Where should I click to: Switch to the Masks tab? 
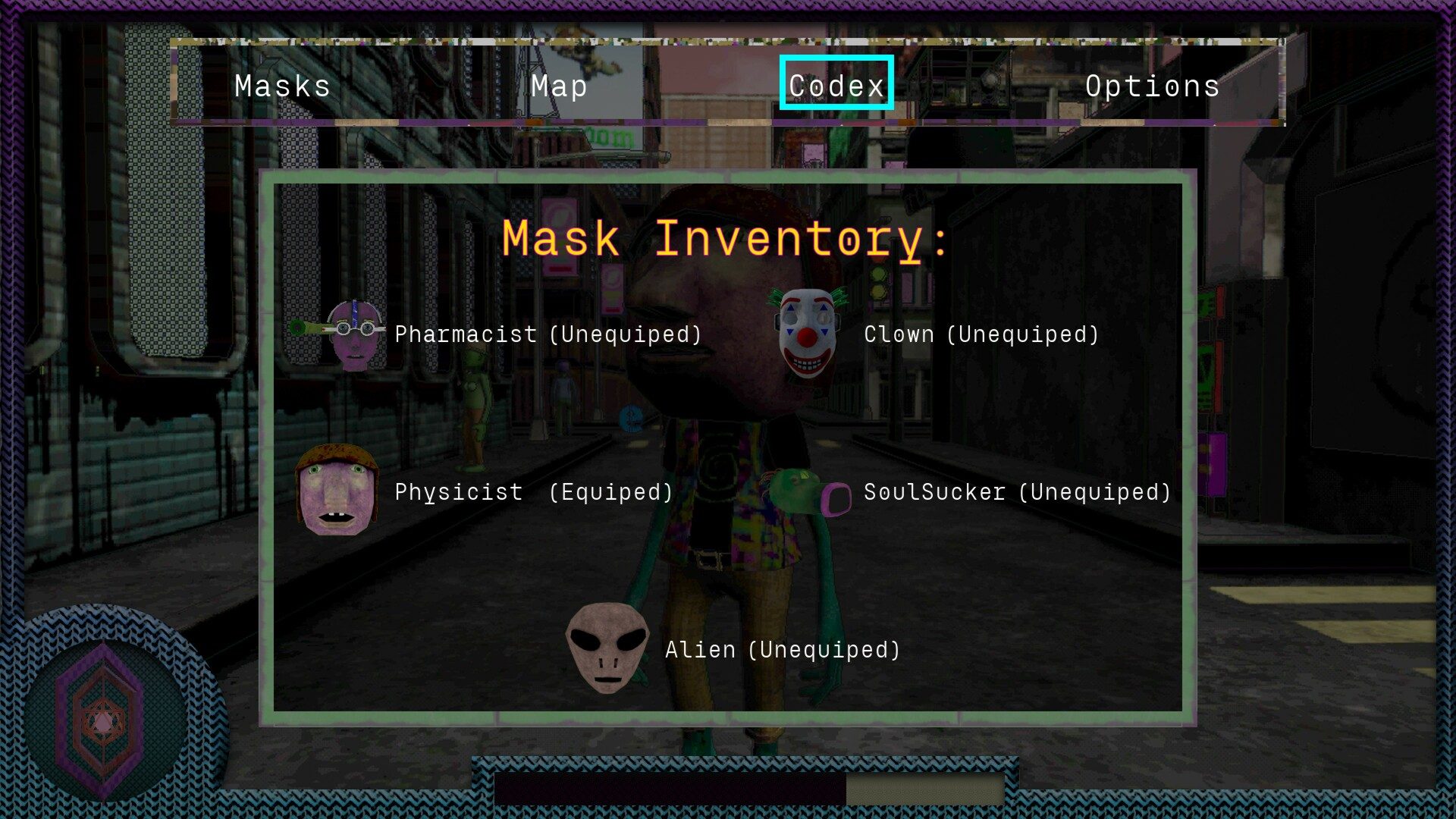point(281,86)
